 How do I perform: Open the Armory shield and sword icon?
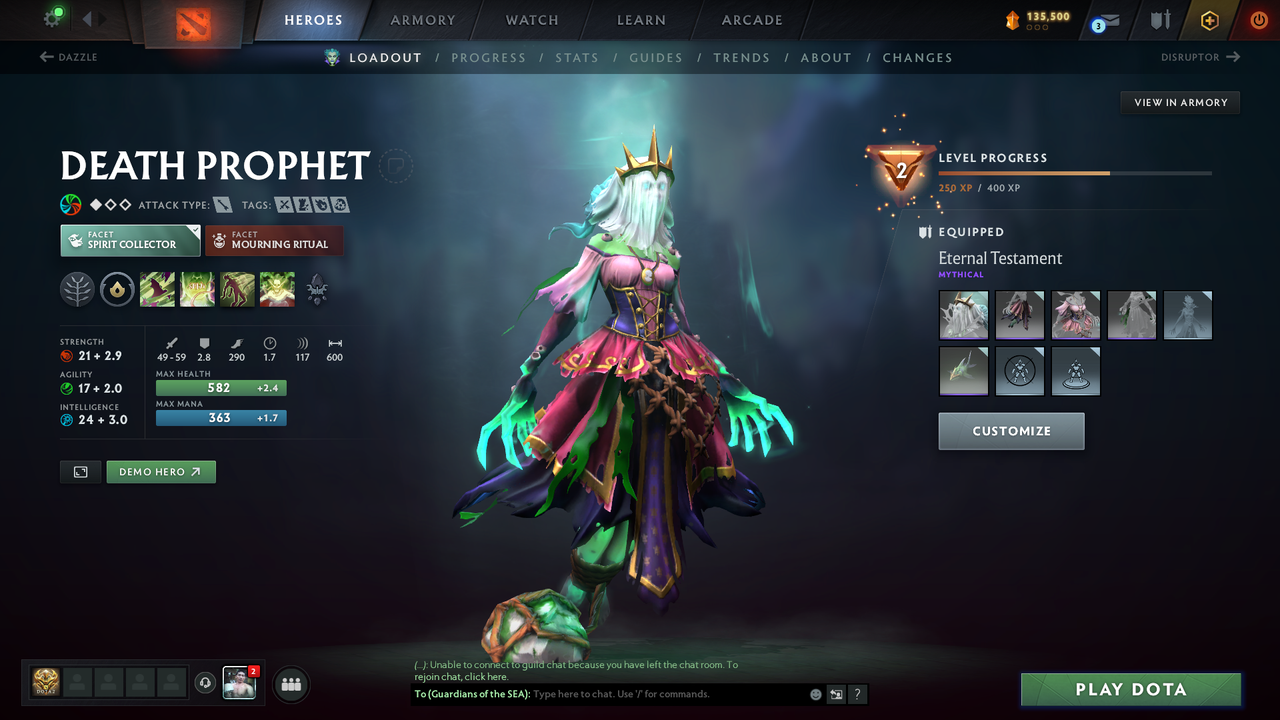[x=1160, y=20]
